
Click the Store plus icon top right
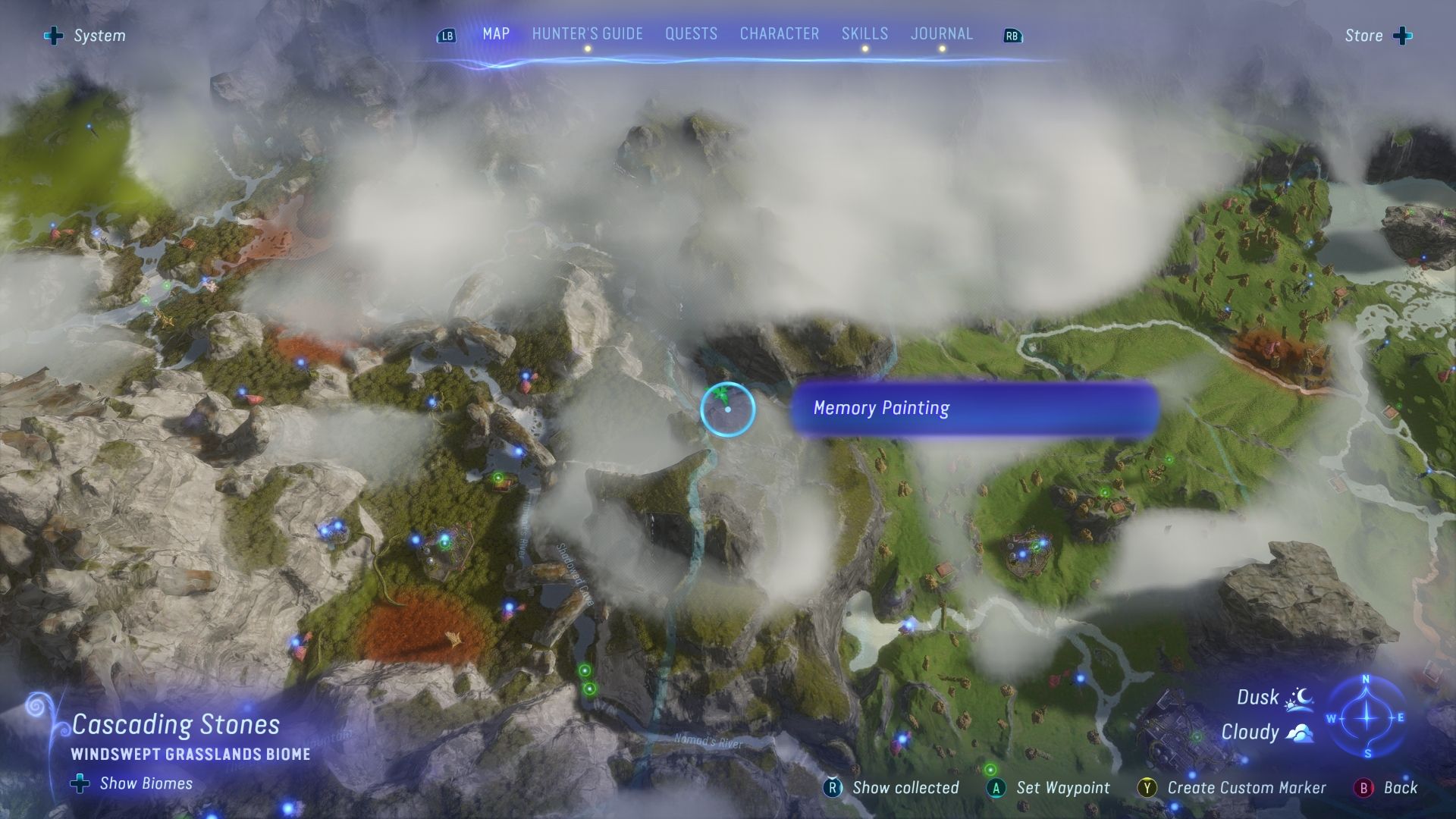[1401, 35]
